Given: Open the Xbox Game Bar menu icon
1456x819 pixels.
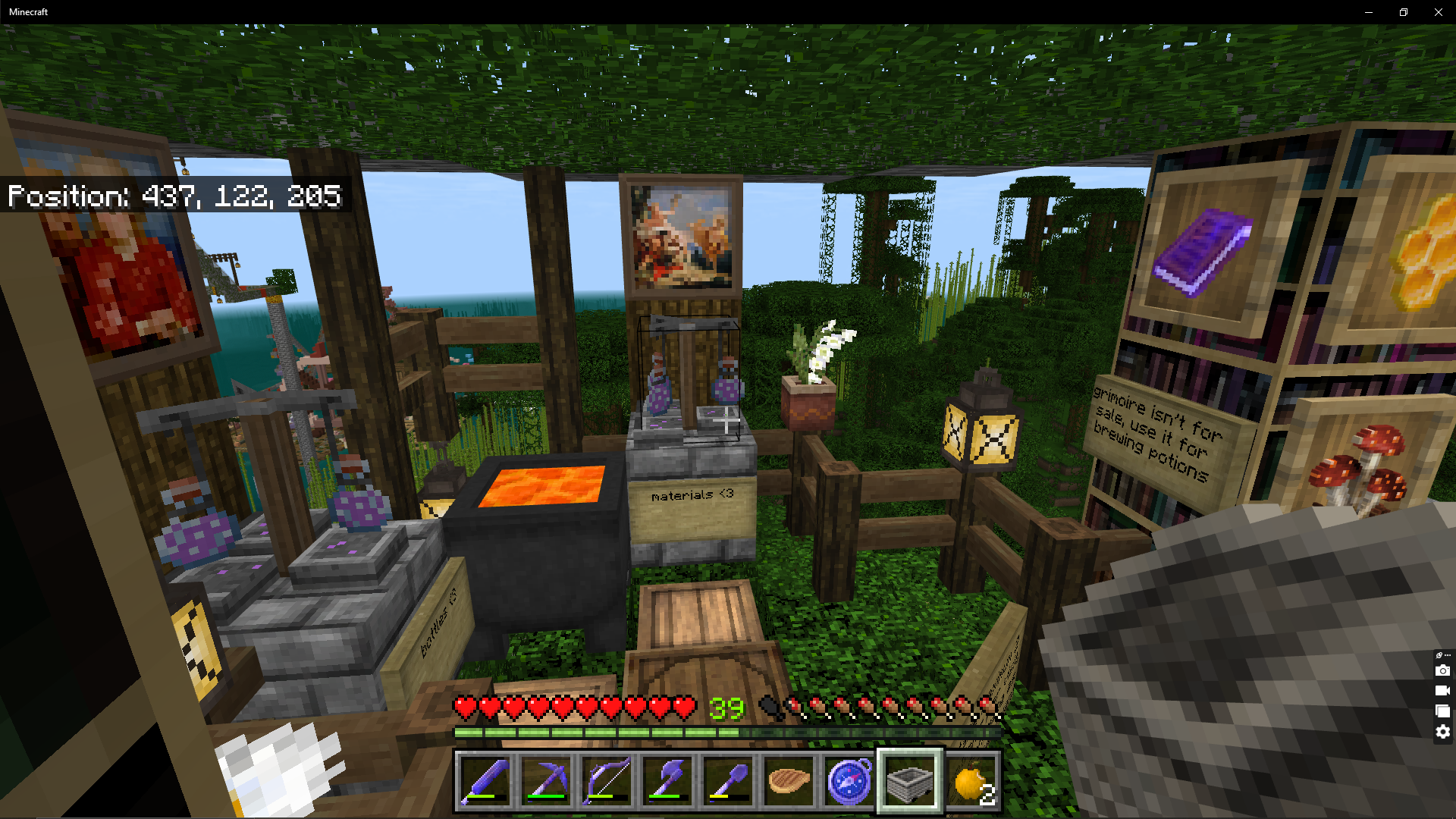Looking at the screenshot, I should click(1438, 654).
